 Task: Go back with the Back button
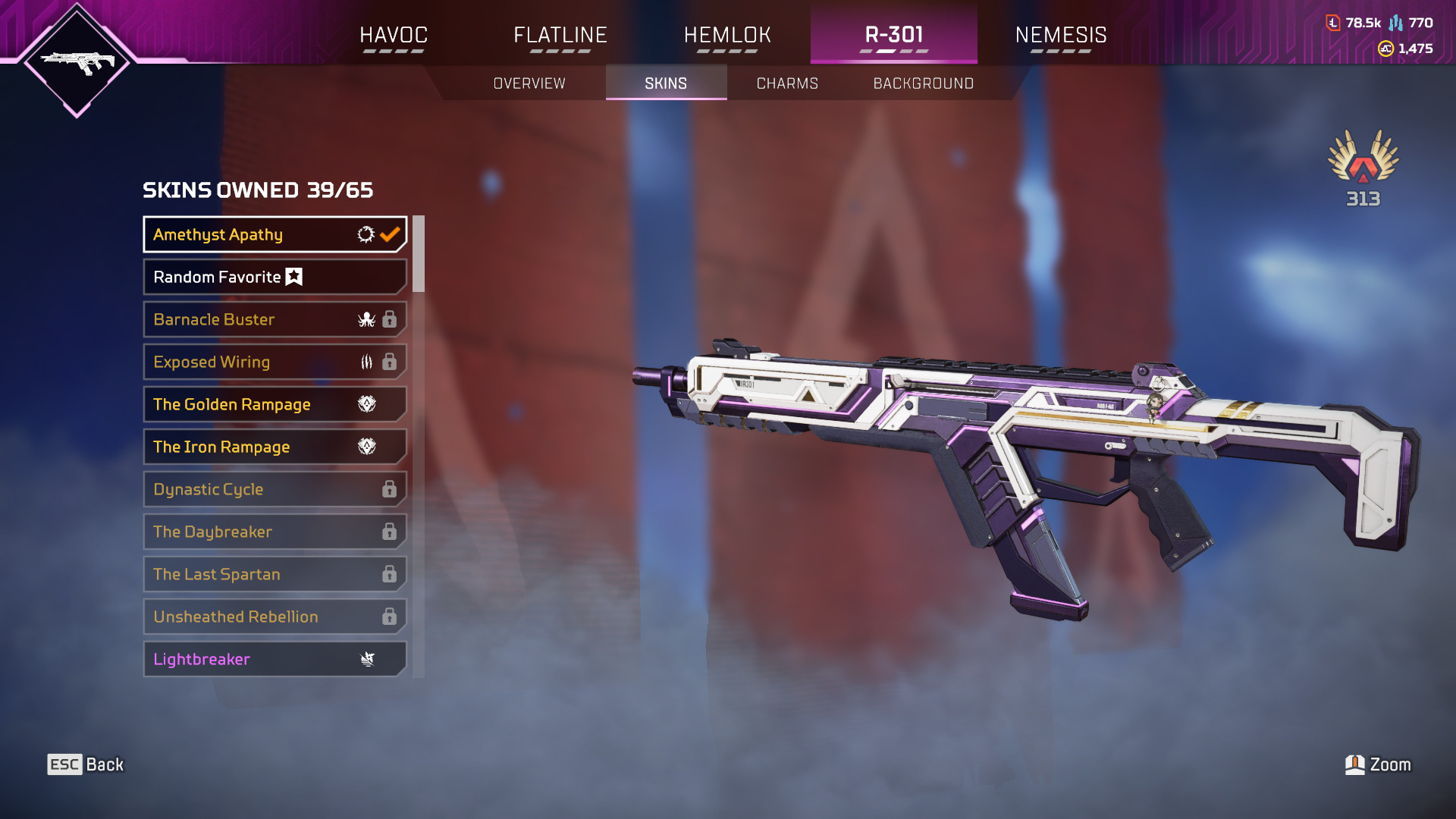(86, 764)
